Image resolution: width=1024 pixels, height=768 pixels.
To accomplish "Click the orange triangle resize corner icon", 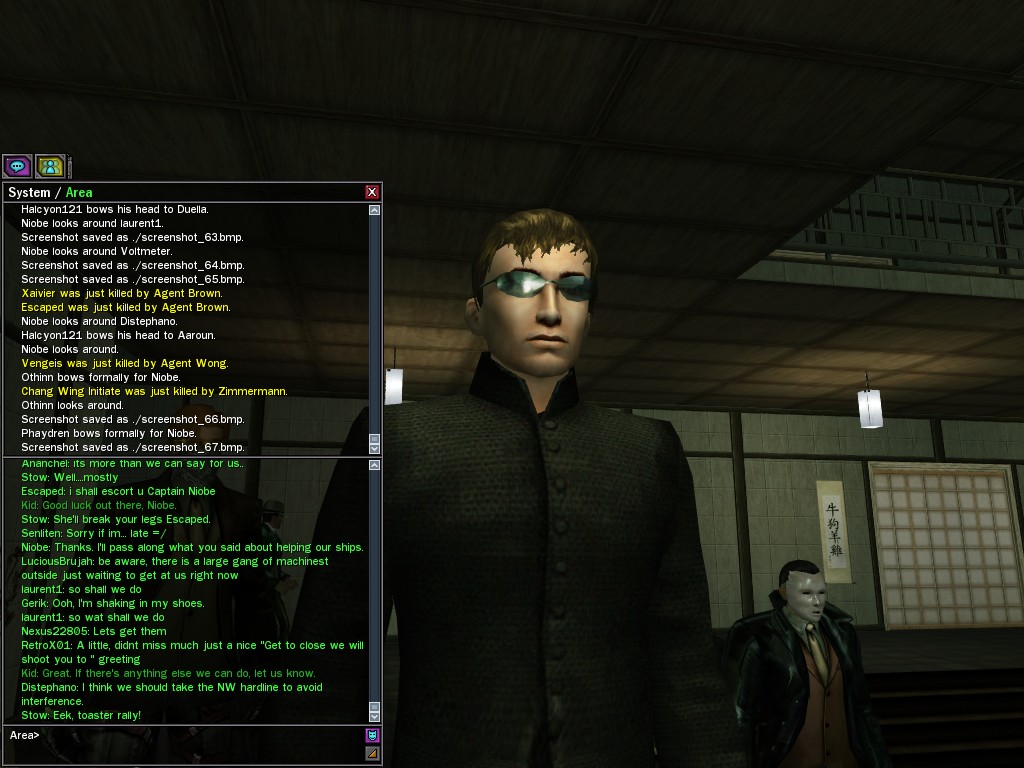I will click(x=373, y=753).
